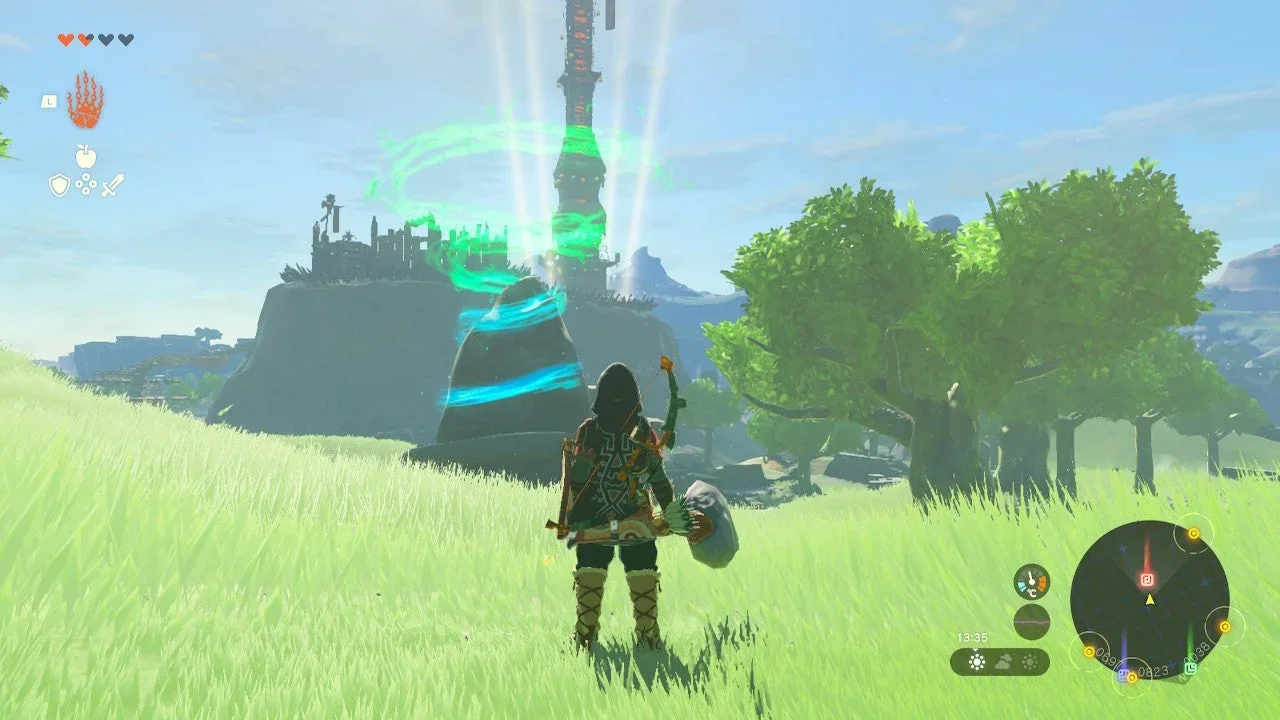The image size is (1280, 720).
Task: Click the d-pad icon between shield and sword
Action: [x=86, y=184]
